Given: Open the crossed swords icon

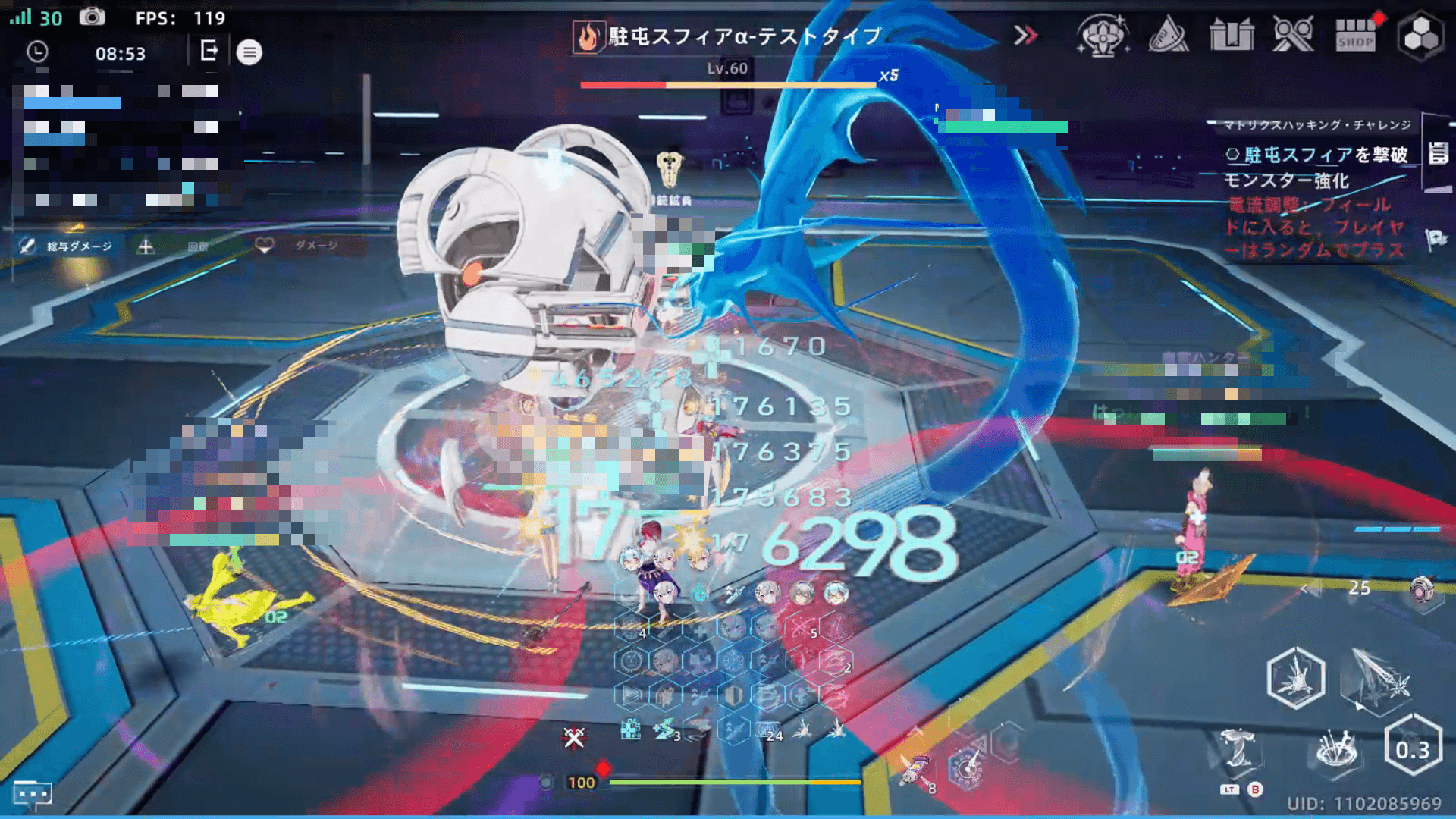Looking at the screenshot, I should pyautogui.click(x=1293, y=35).
